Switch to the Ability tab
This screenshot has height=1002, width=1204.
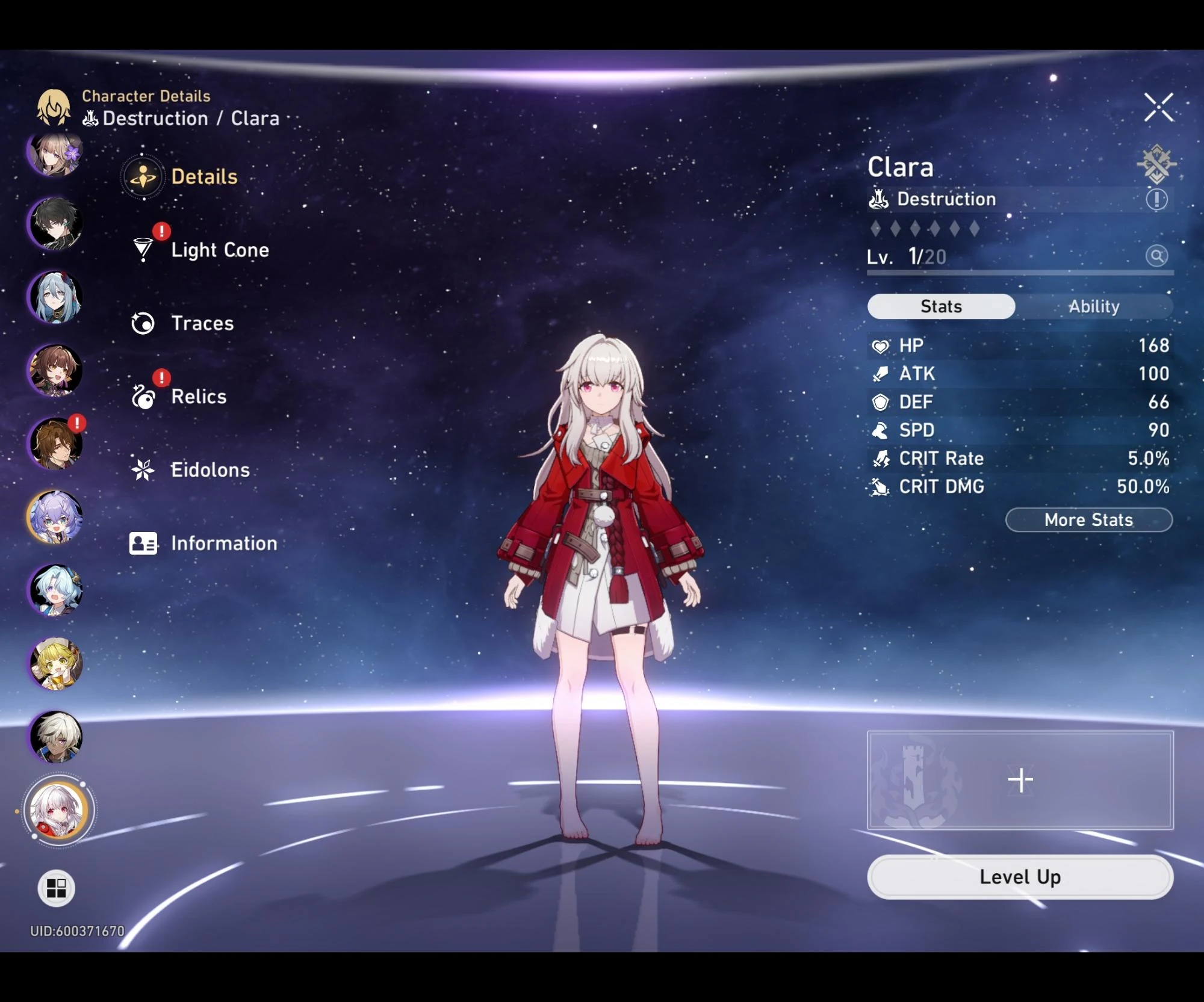click(x=1093, y=306)
